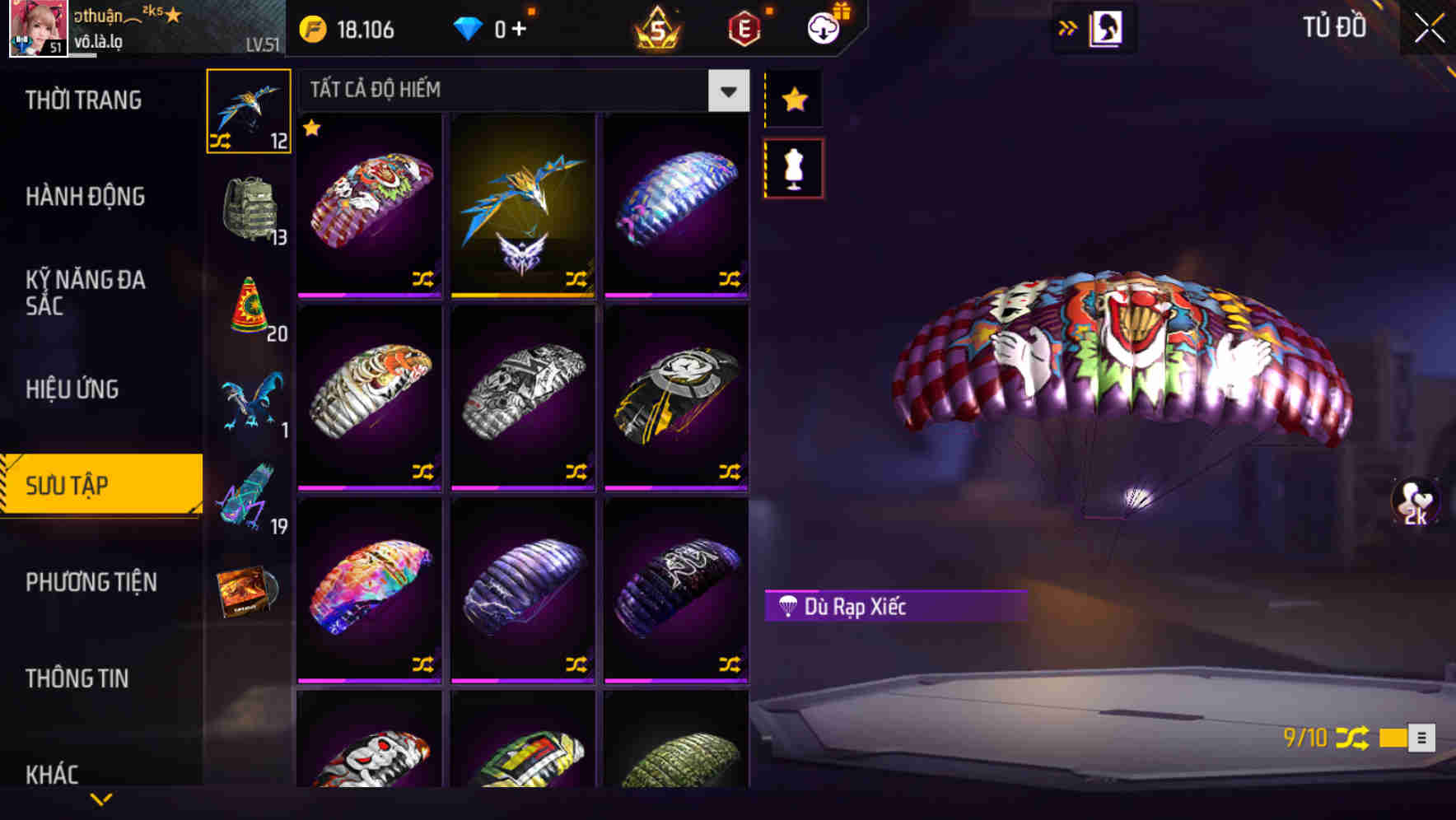This screenshot has width=1456, height=820.
Task: Toggle the mannequin try-on preview
Action: pyautogui.click(x=793, y=166)
